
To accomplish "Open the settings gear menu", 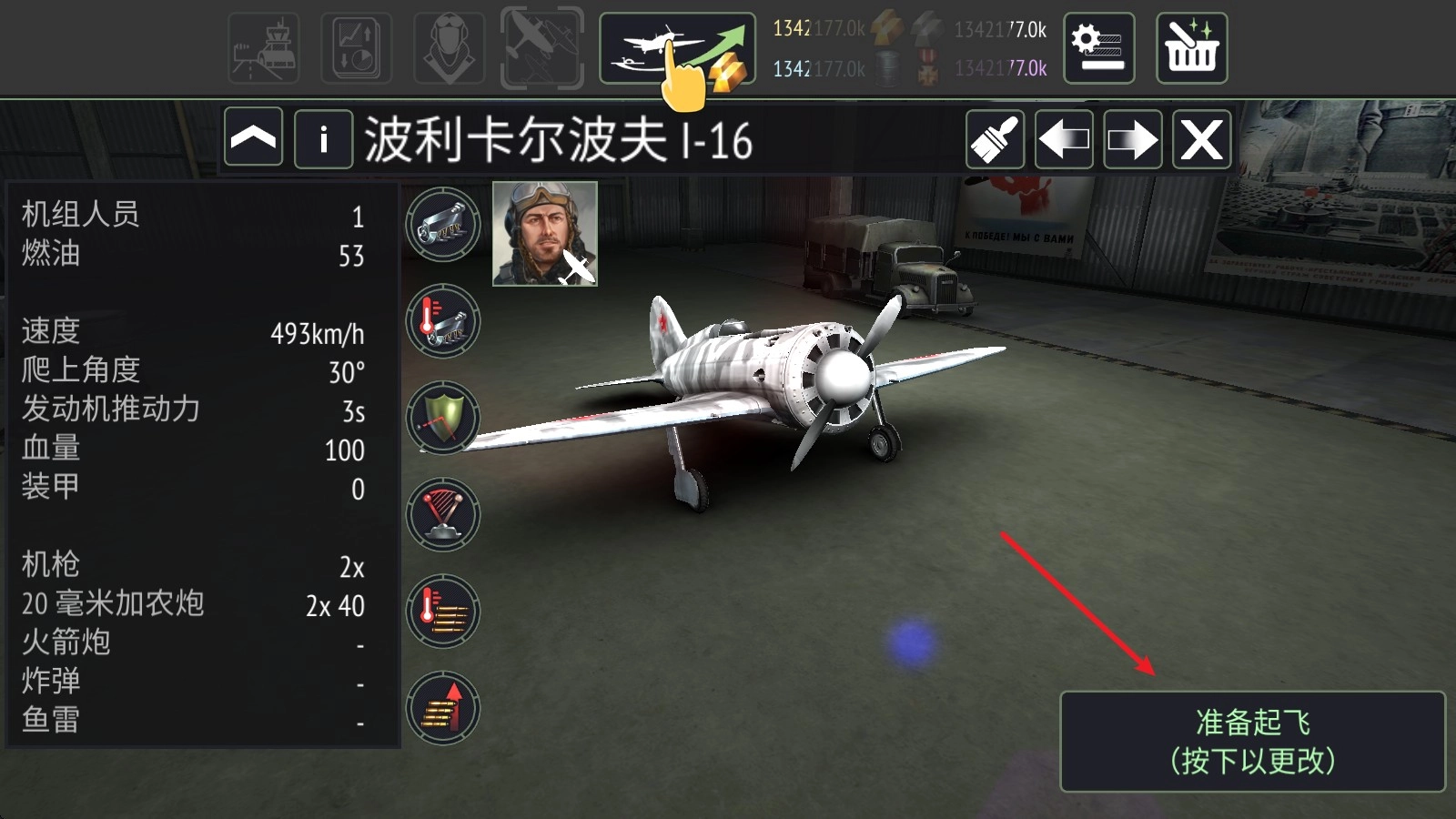I will pos(1099,47).
